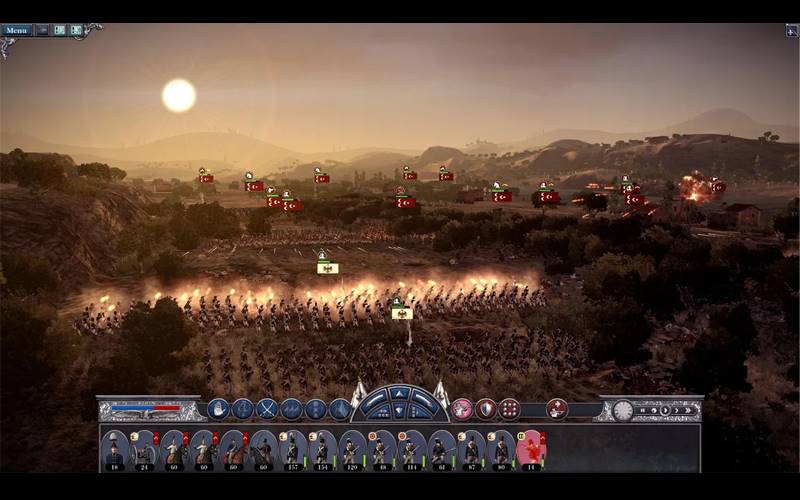Select the unit card showing 24 men
800x500 pixels.
pos(144,449)
